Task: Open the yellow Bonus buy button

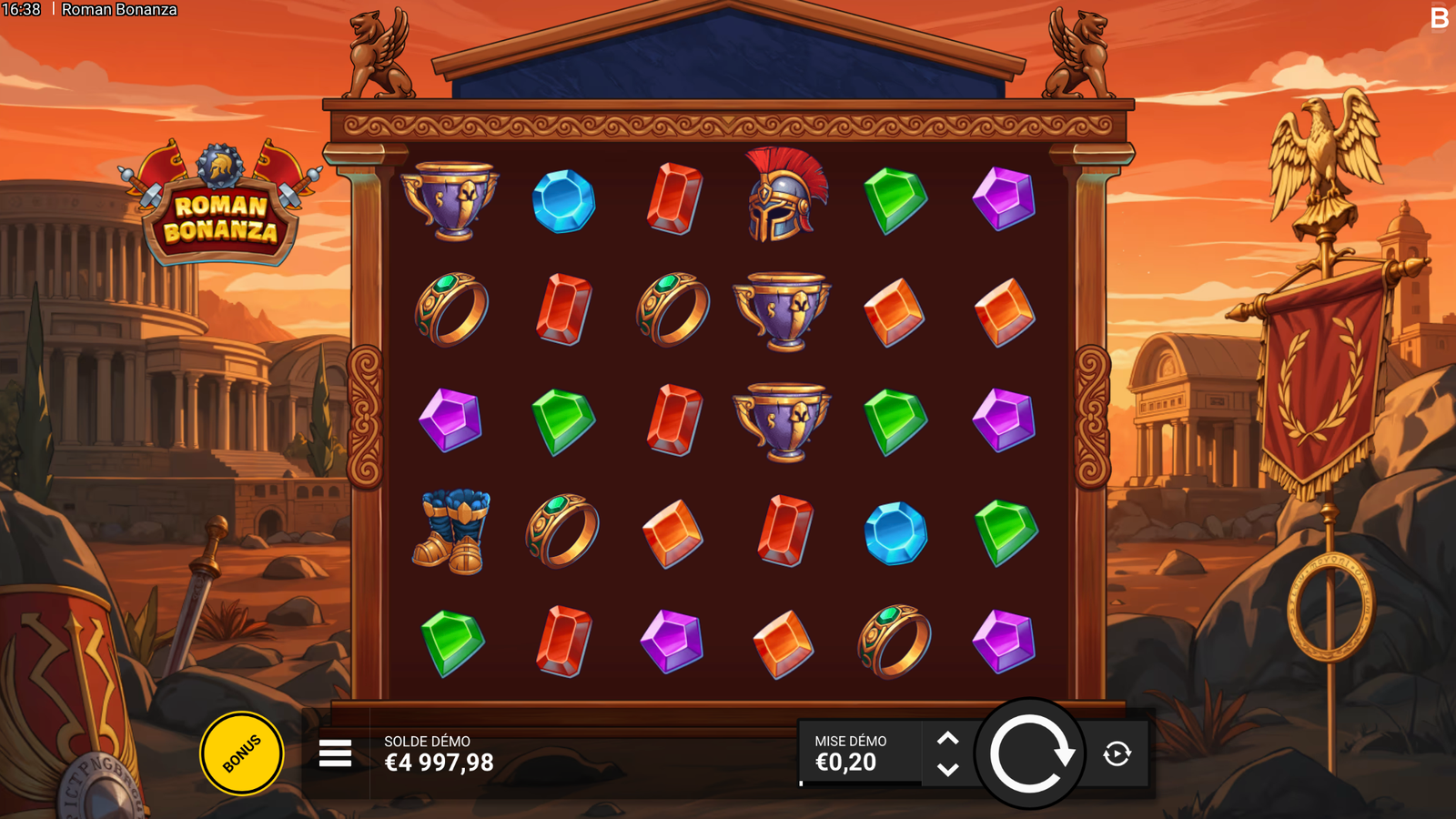Action: [241, 753]
